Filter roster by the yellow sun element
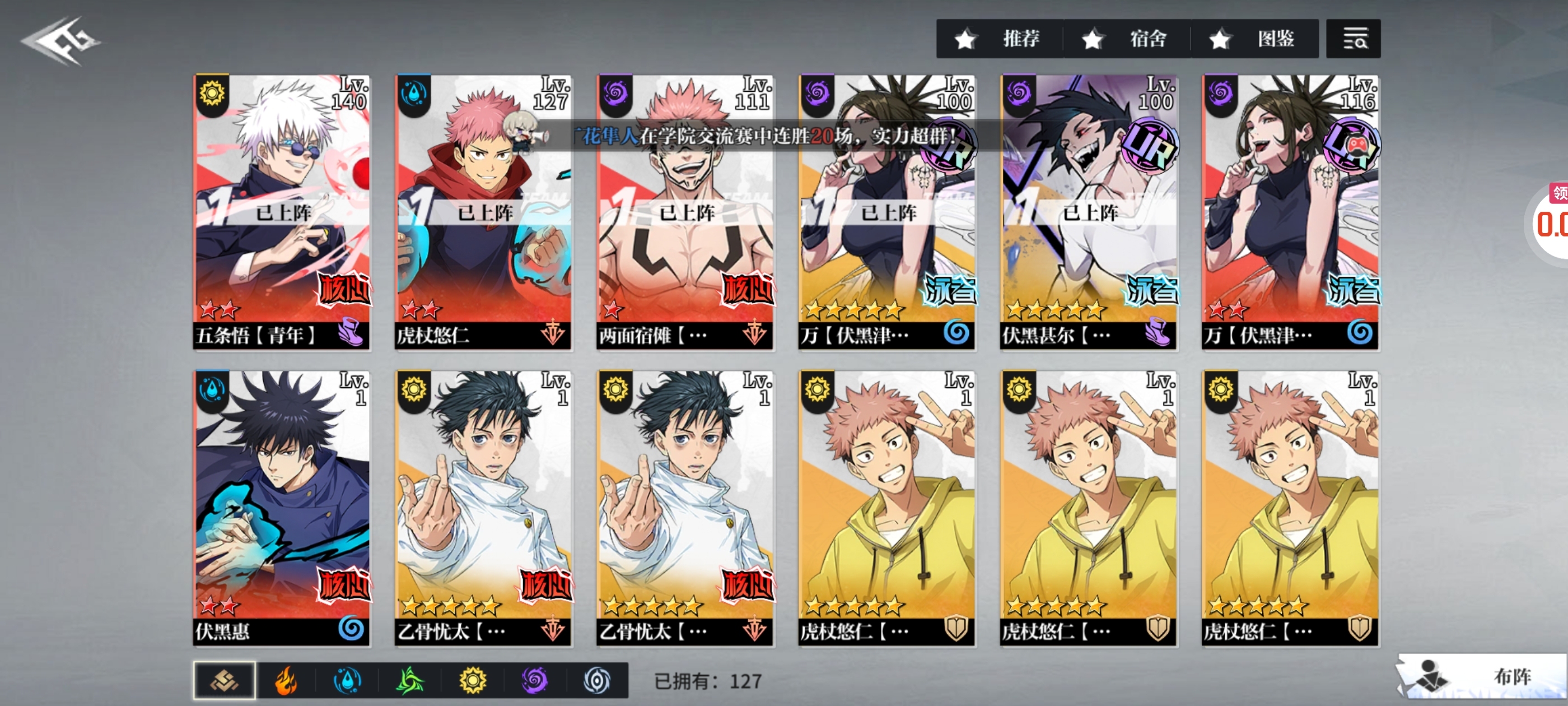The height and width of the screenshot is (706, 1568). (x=472, y=680)
